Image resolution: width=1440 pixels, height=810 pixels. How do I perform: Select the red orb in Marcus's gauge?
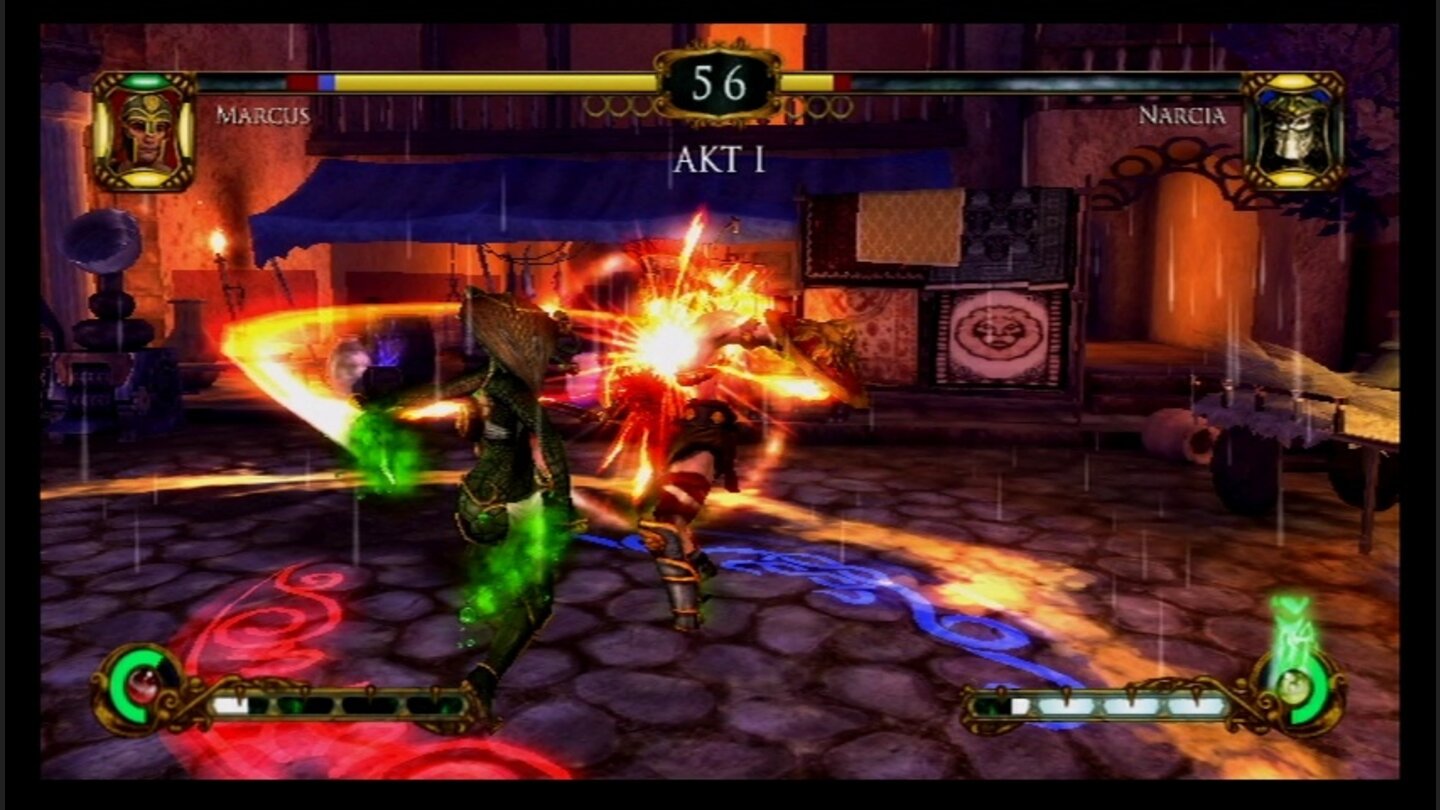(x=144, y=688)
